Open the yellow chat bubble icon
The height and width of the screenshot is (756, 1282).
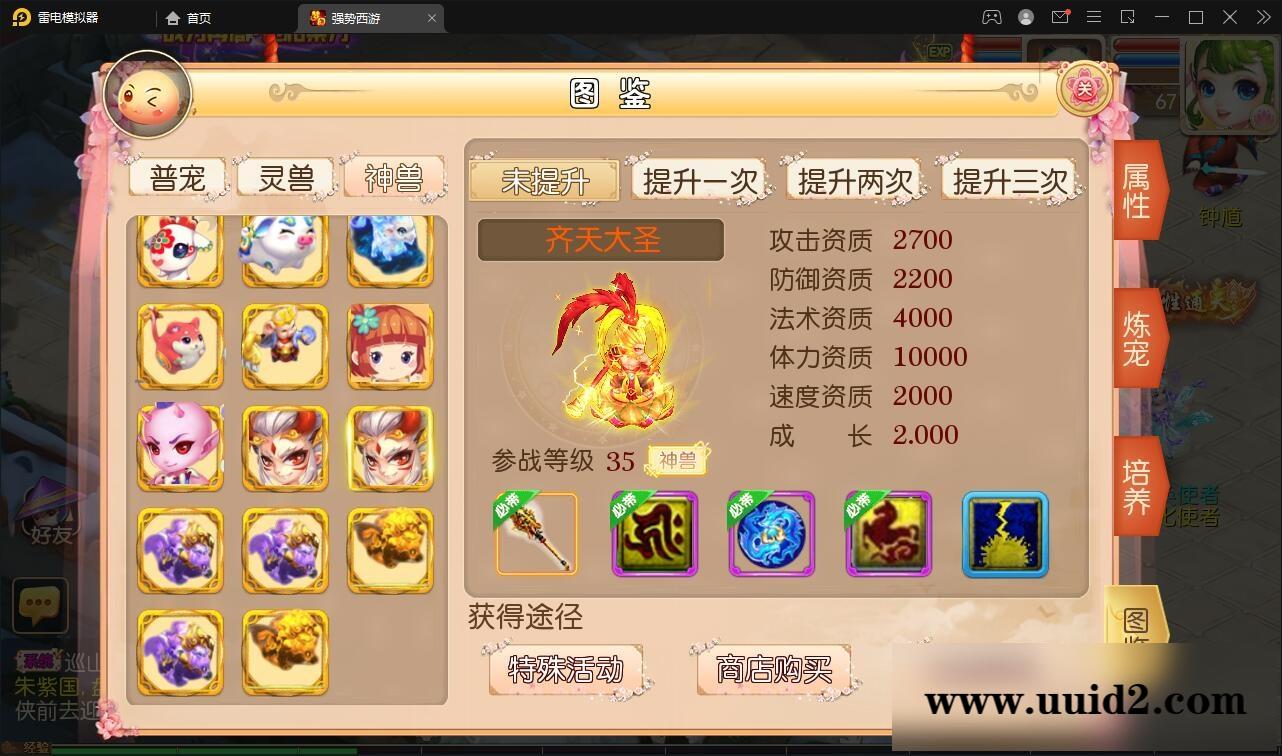40,605
